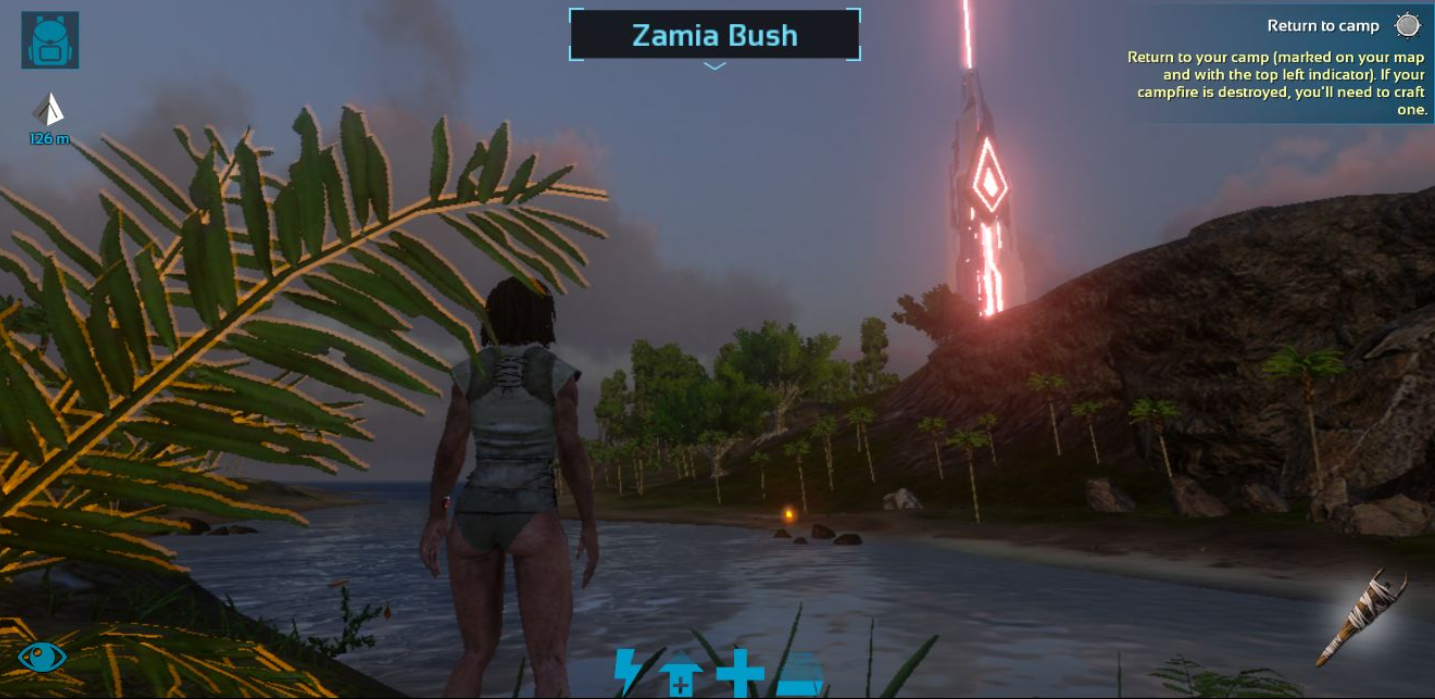Image resolution: width=1435 pixels, height=699 pixels.
Task: Tap the plus health icon
Action: click(x=740, y=672)
